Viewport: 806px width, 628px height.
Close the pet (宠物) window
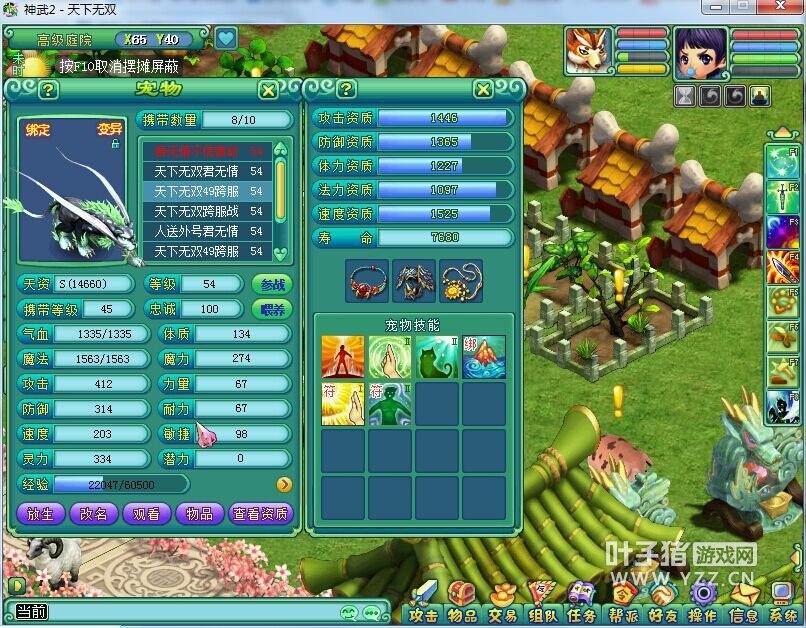click(268, 90)
